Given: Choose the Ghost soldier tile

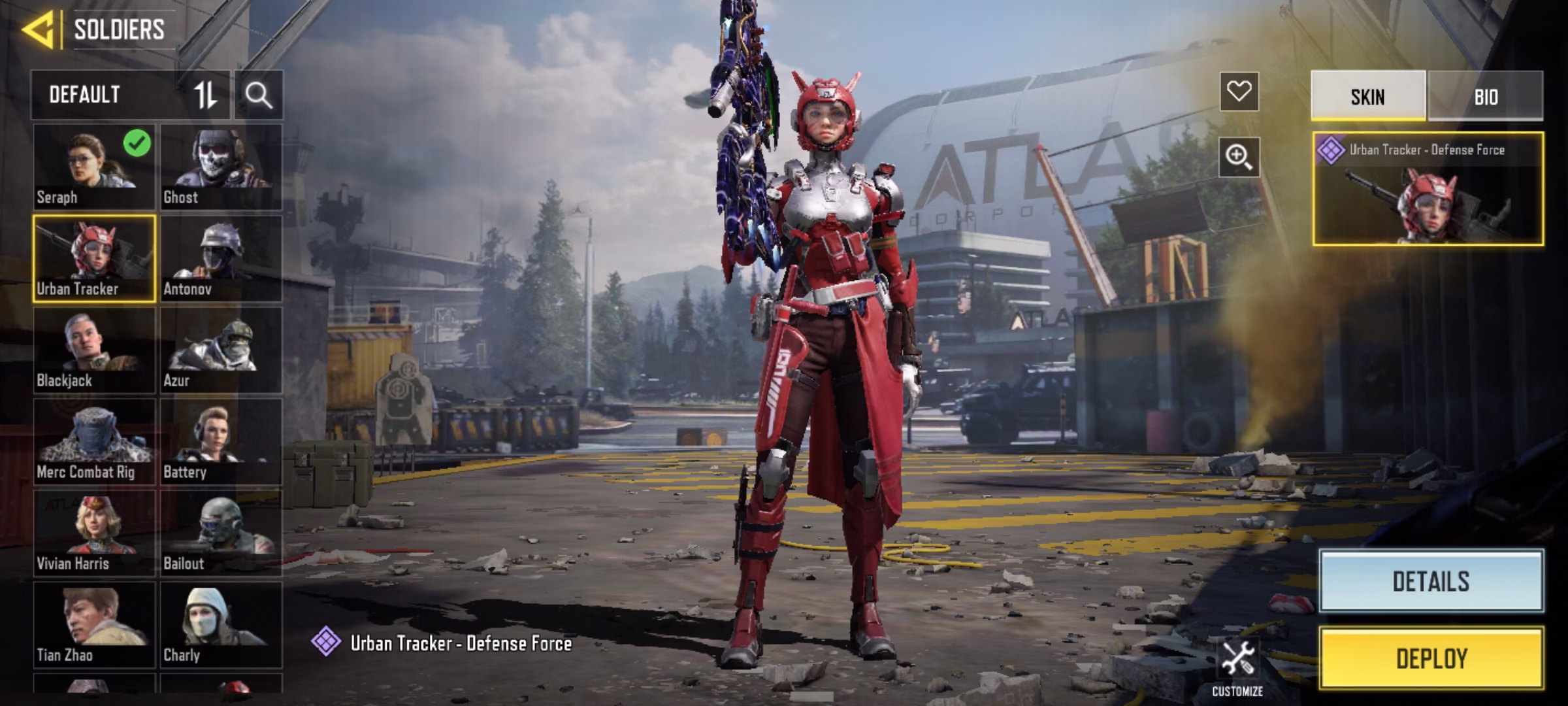Looking at the screenshot, I should click(221, 167).
